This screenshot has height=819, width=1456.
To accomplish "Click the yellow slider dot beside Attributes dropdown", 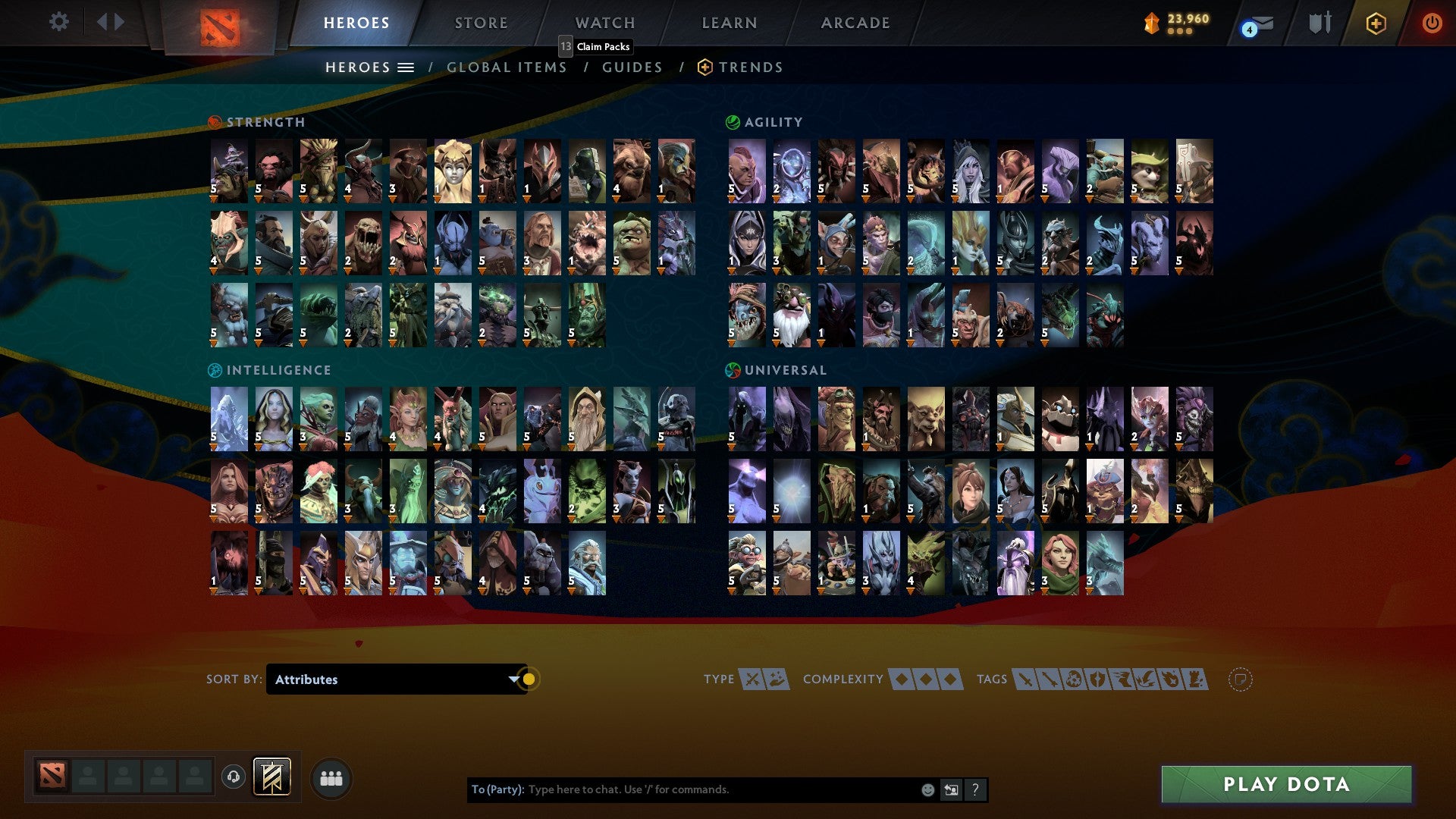I will point(531,679).
